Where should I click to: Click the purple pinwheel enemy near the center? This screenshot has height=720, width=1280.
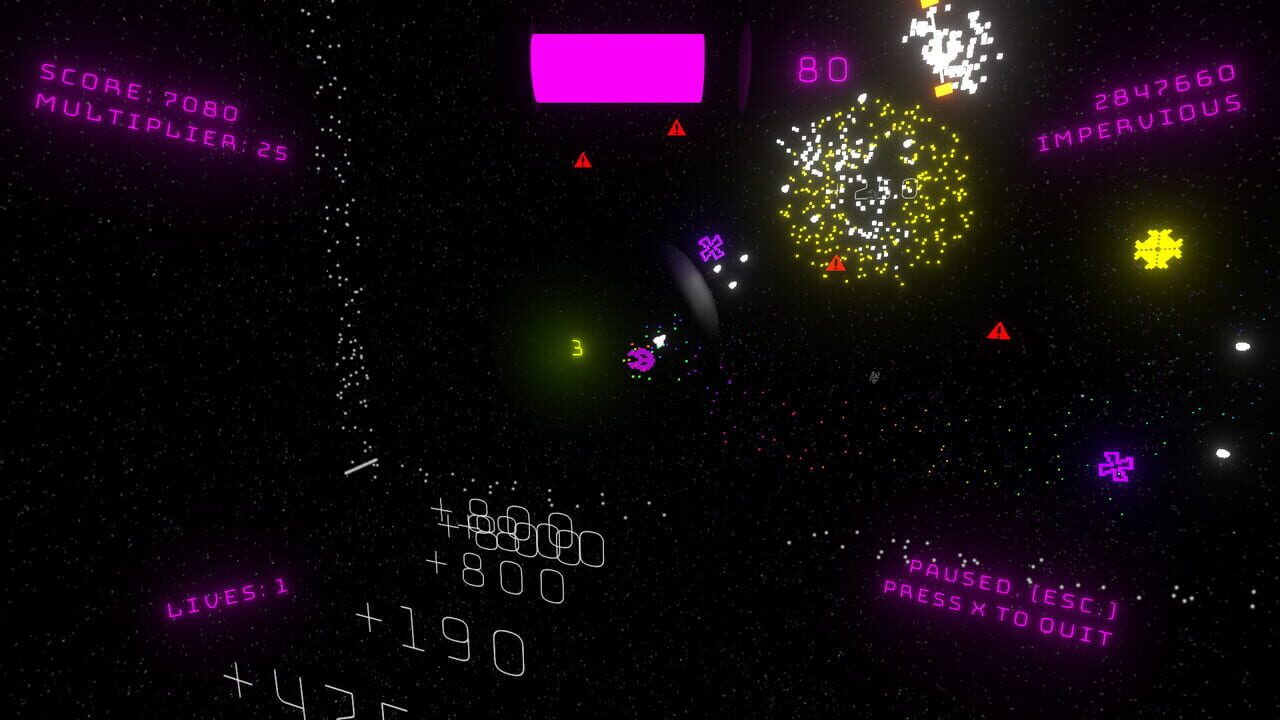pos(712,246)
